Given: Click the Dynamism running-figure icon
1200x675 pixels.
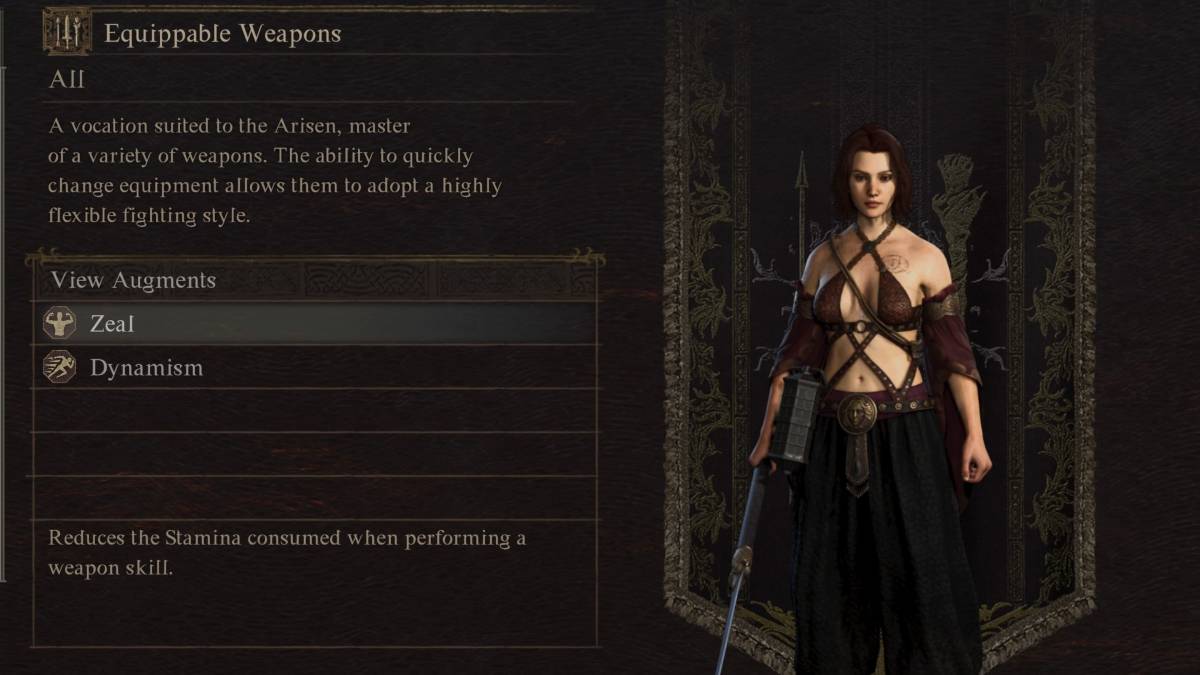Looking at the screenshot, I should pyautogui.click(x=60, y=367).
